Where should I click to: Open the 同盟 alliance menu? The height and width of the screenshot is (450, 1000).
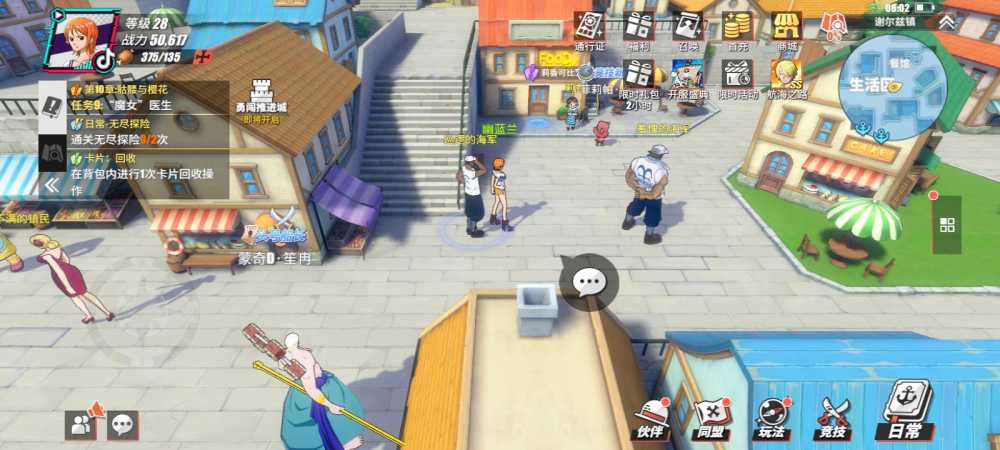(711, 417)
